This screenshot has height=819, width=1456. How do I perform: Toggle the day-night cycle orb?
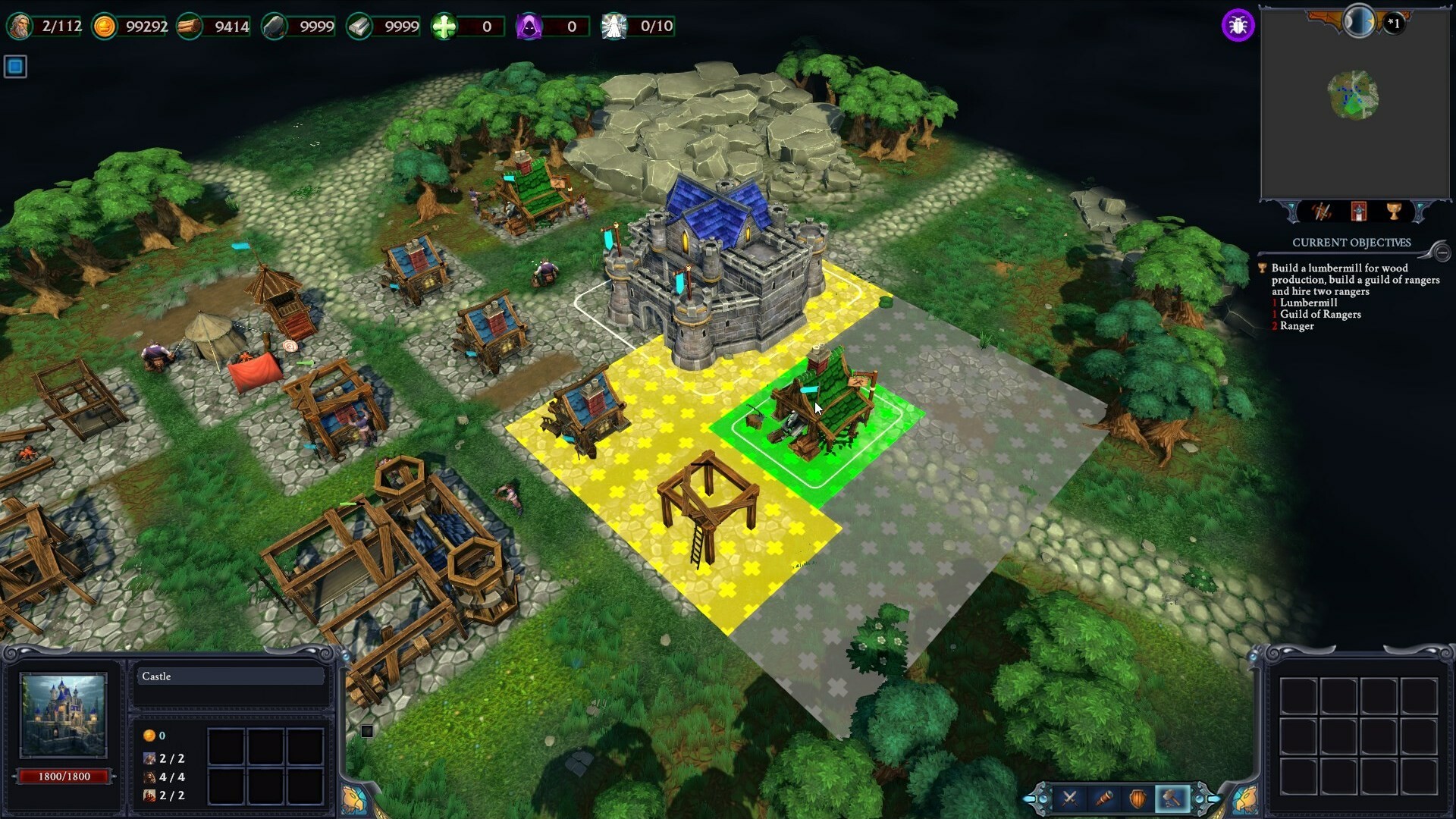point(1358,20)
